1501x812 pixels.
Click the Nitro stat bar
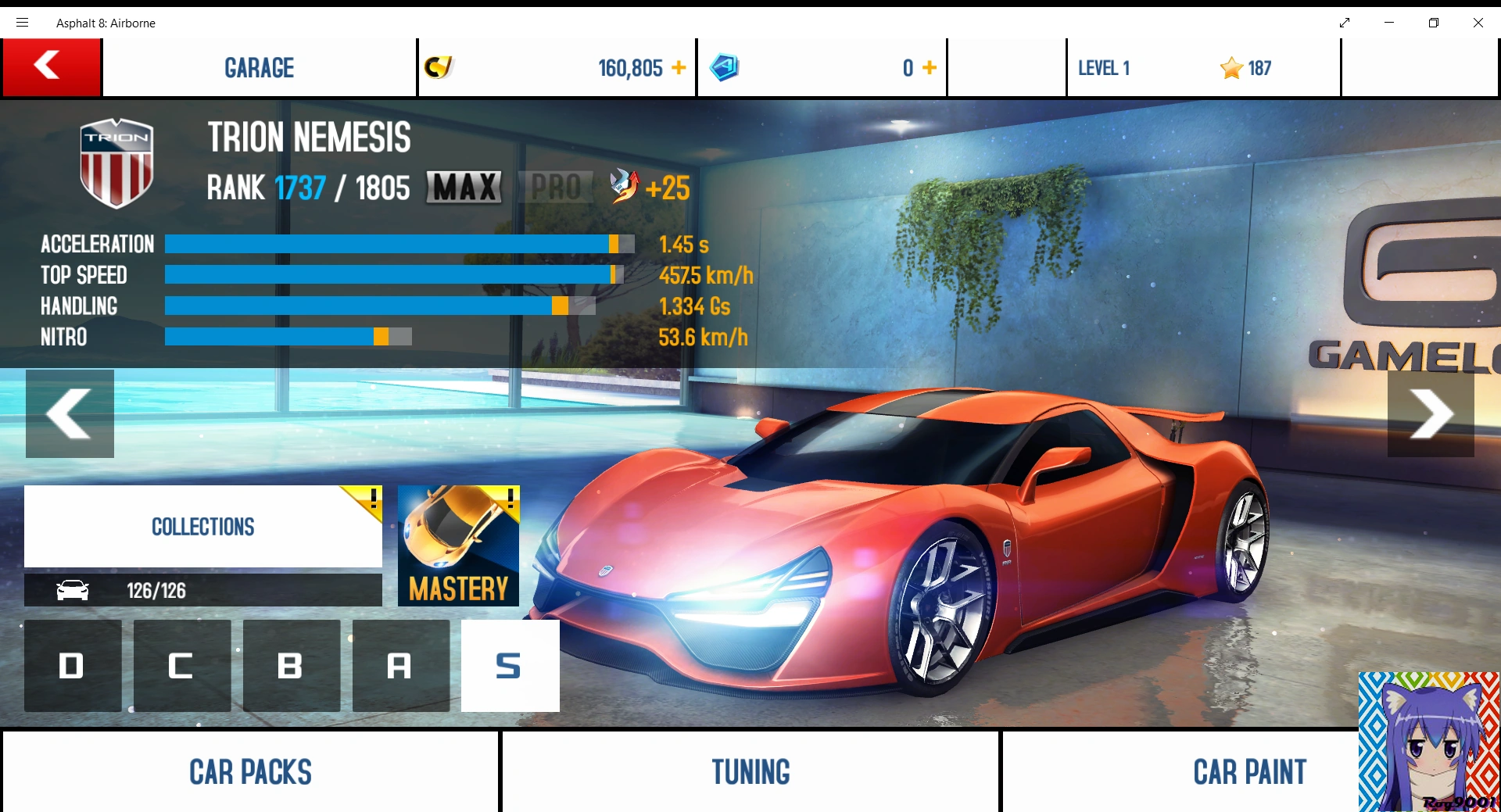(x=288, y=337)
